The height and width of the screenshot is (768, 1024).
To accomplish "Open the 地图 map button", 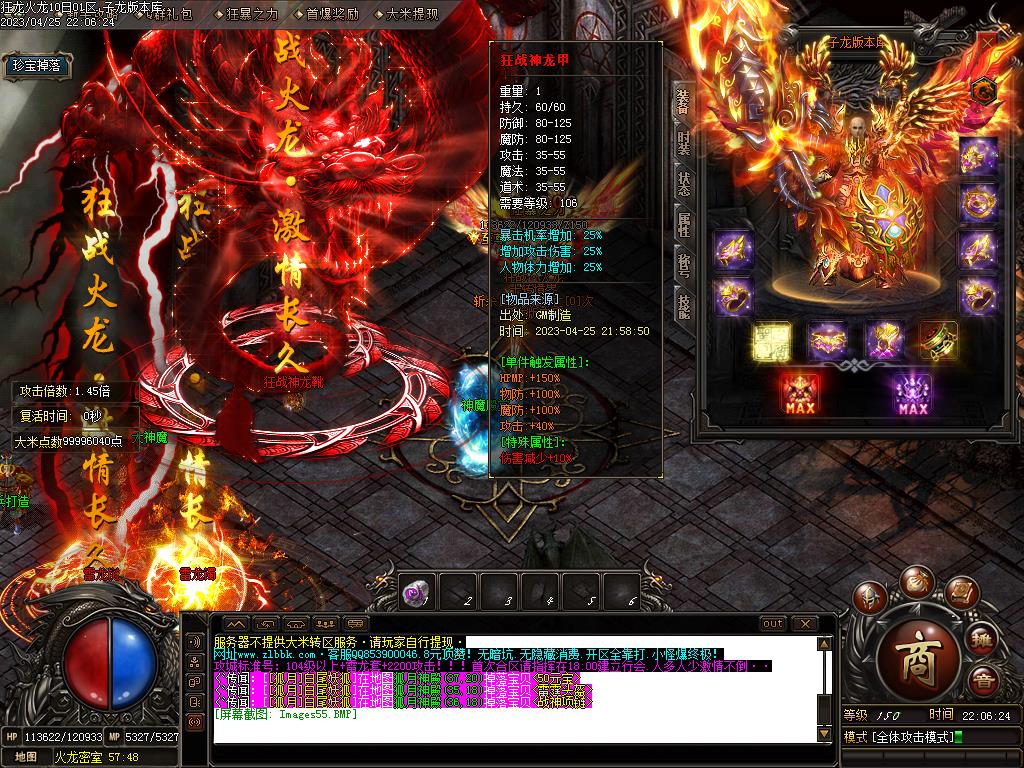I will (27, 757).
